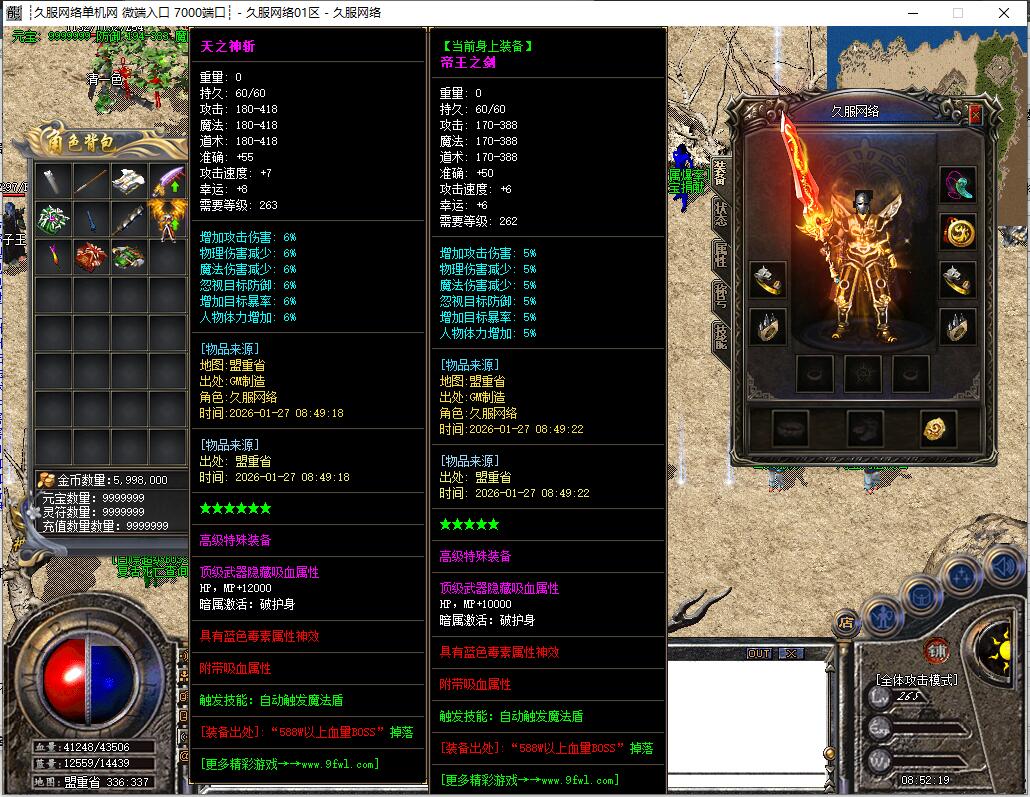Click the purple necklace equipment slot
Viewport: 1030px width, 797px height.
point(958,185)
